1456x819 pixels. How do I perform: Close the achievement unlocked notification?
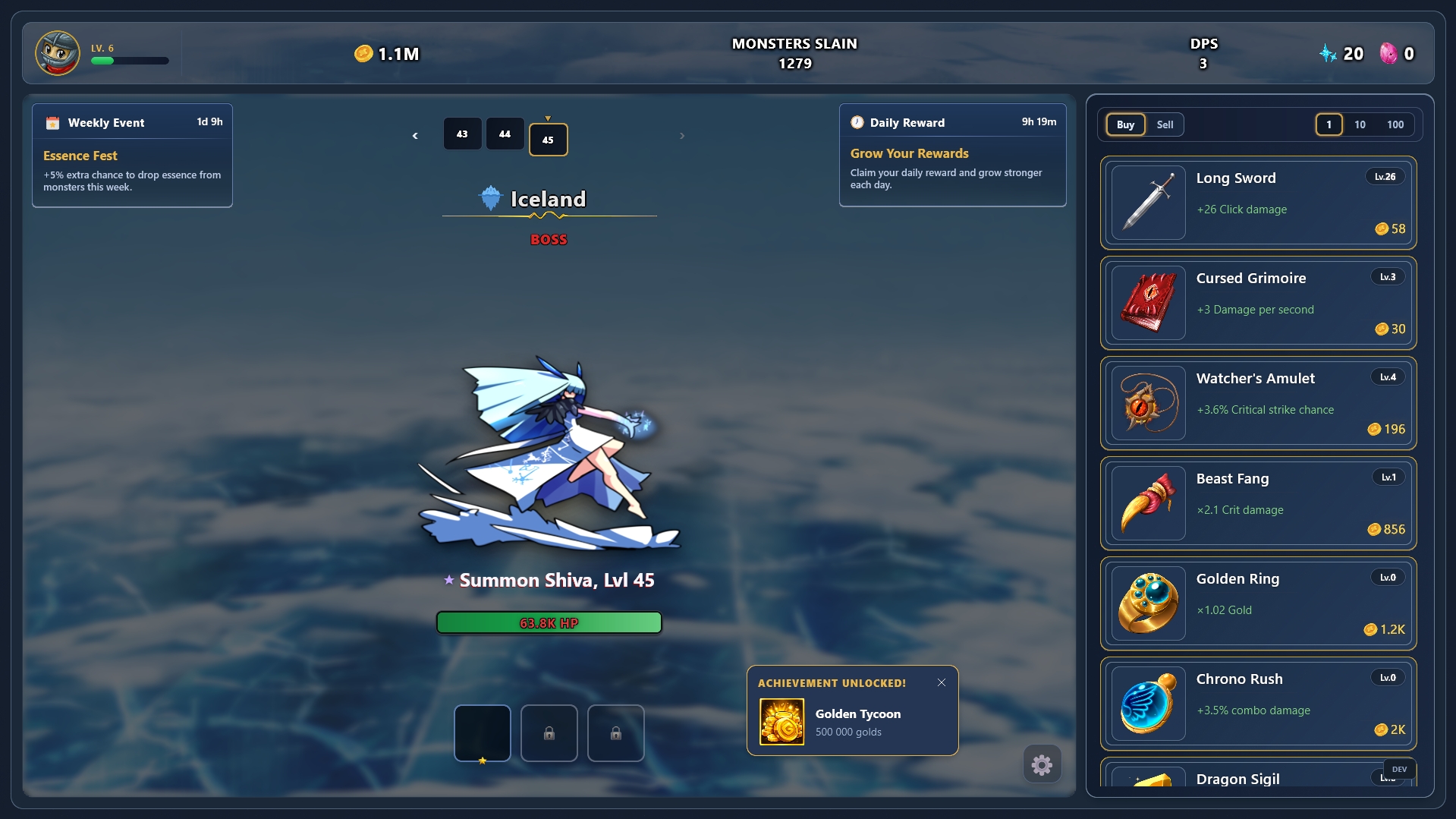(942, 682)
